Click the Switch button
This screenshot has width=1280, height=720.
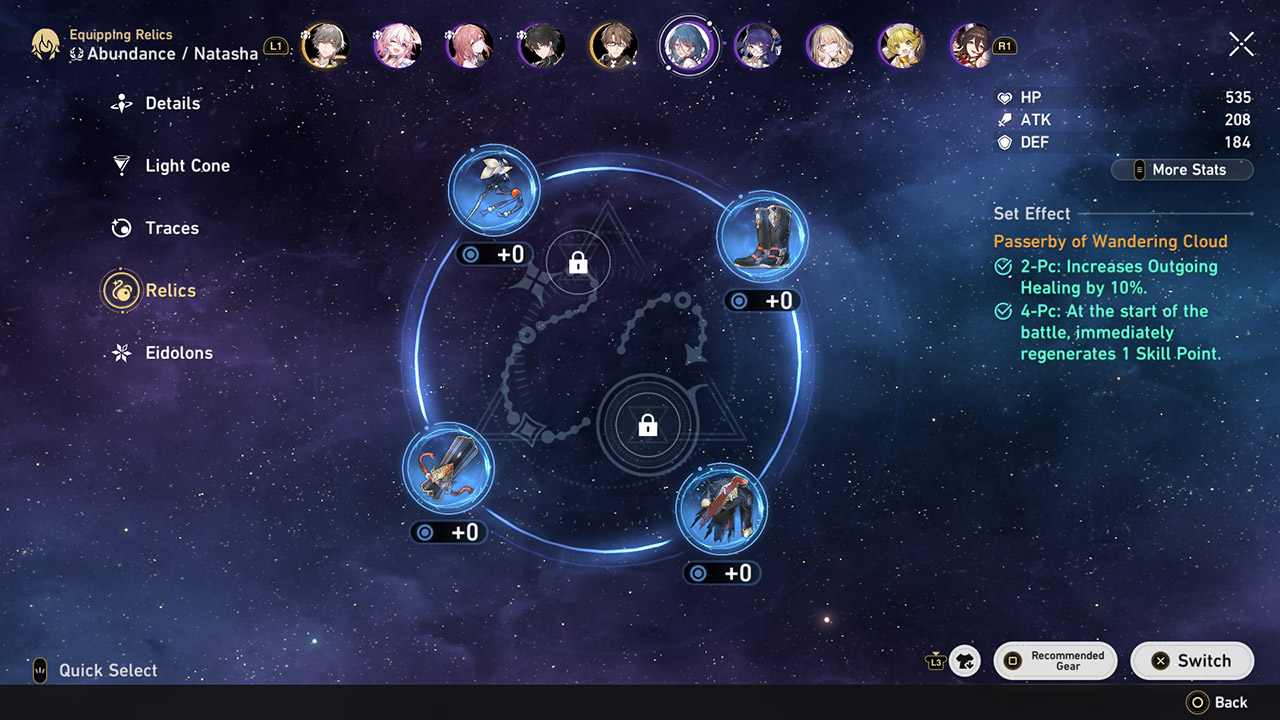tap(1192, 660)
